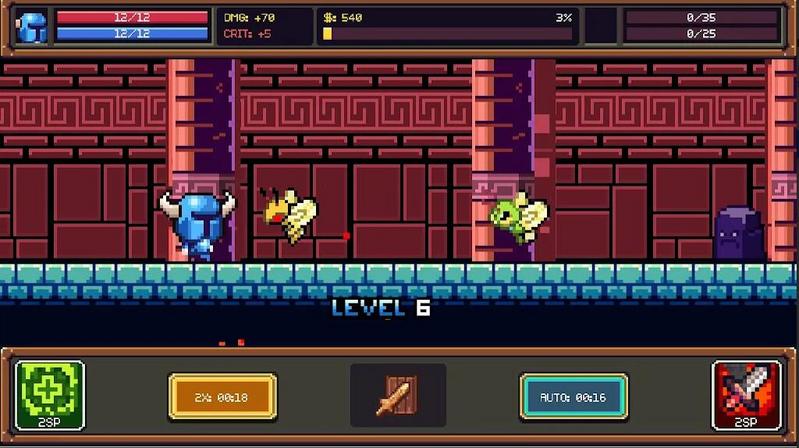The image size is (799, 448).
Task: Toggle the AUTO attack timer button
Action: coord(574,397)
